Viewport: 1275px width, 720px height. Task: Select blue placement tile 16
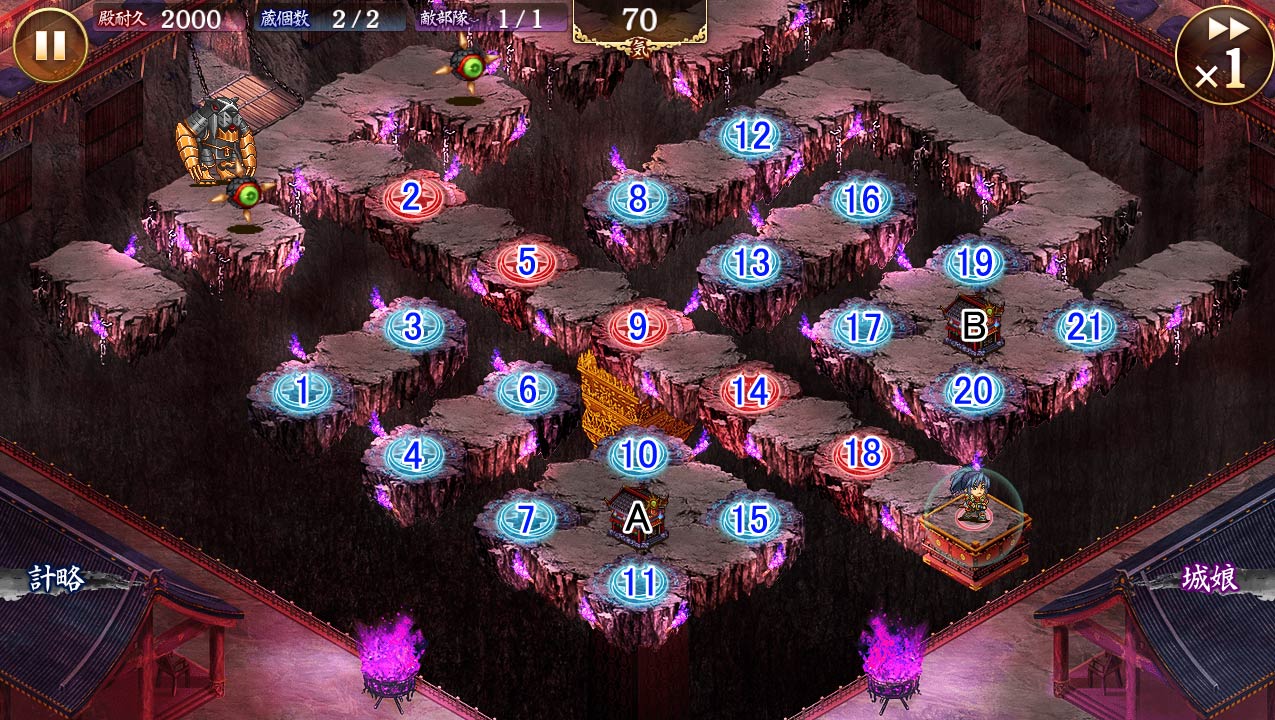pos(862,200)
